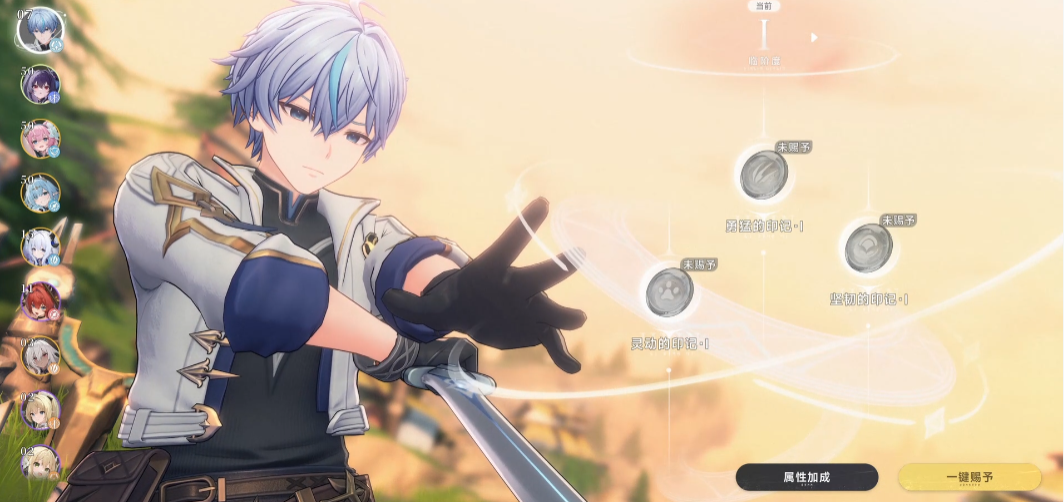Select the blue-haired boy portrait
Viewport: 1064px width, 502px height.
40,29
